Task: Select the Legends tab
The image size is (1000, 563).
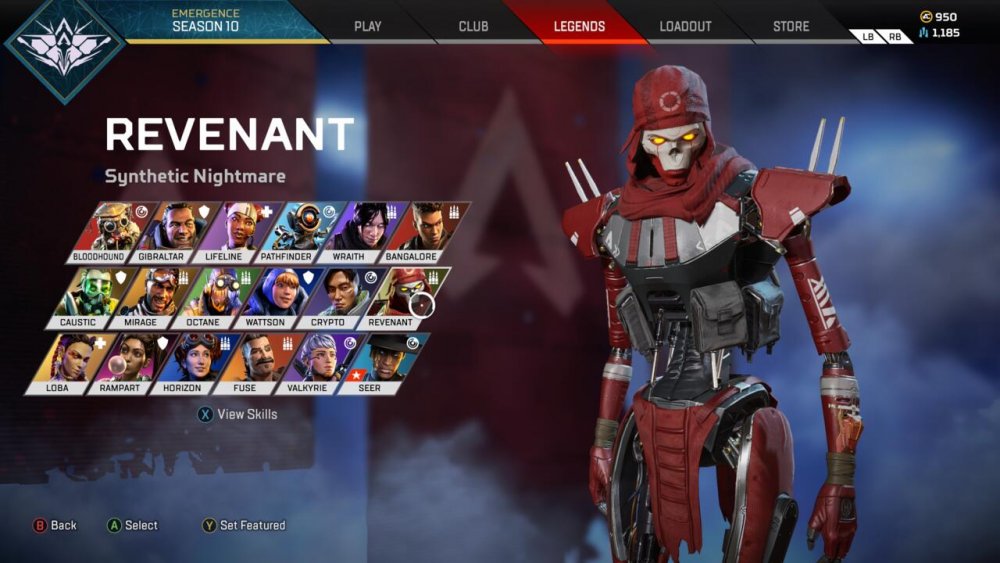Action: click(x=579, y=26)
